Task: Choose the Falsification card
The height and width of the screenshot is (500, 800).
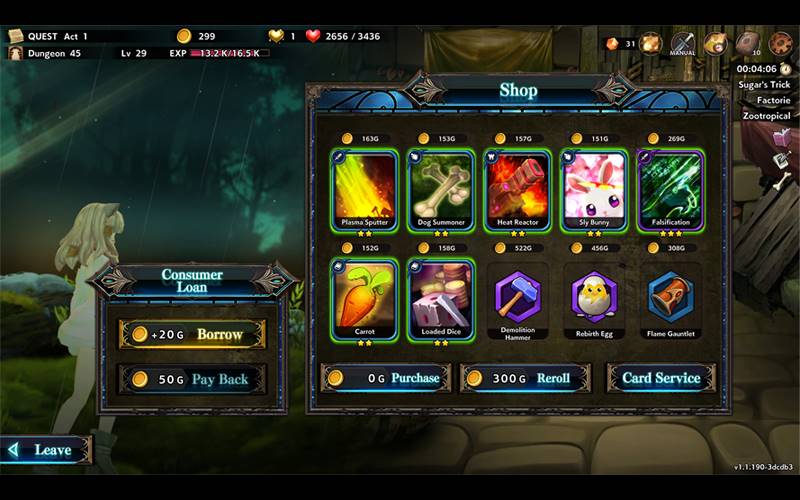Action: click(x=671, y=190)
